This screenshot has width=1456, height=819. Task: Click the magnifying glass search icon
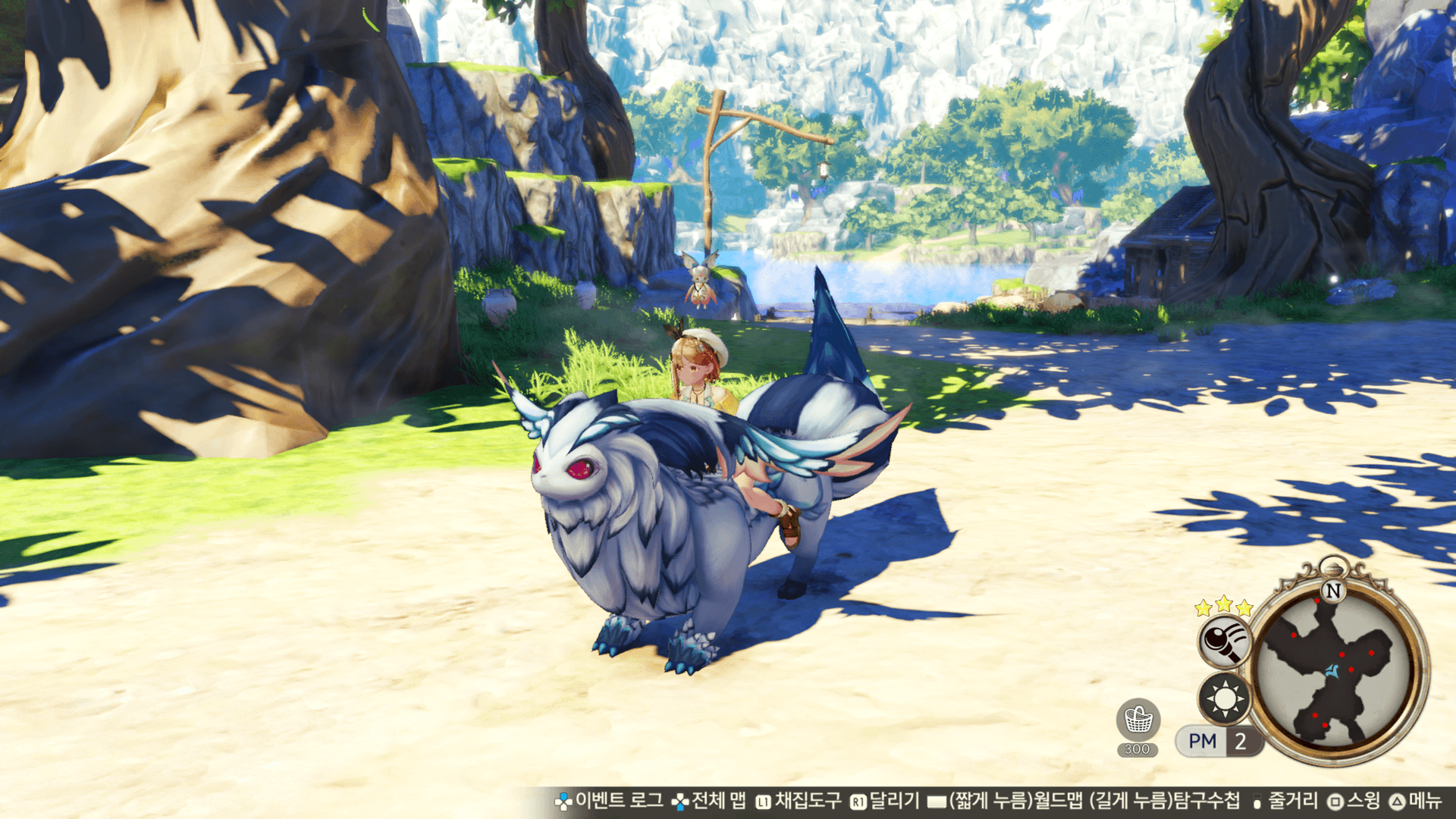click(1224, 641)
